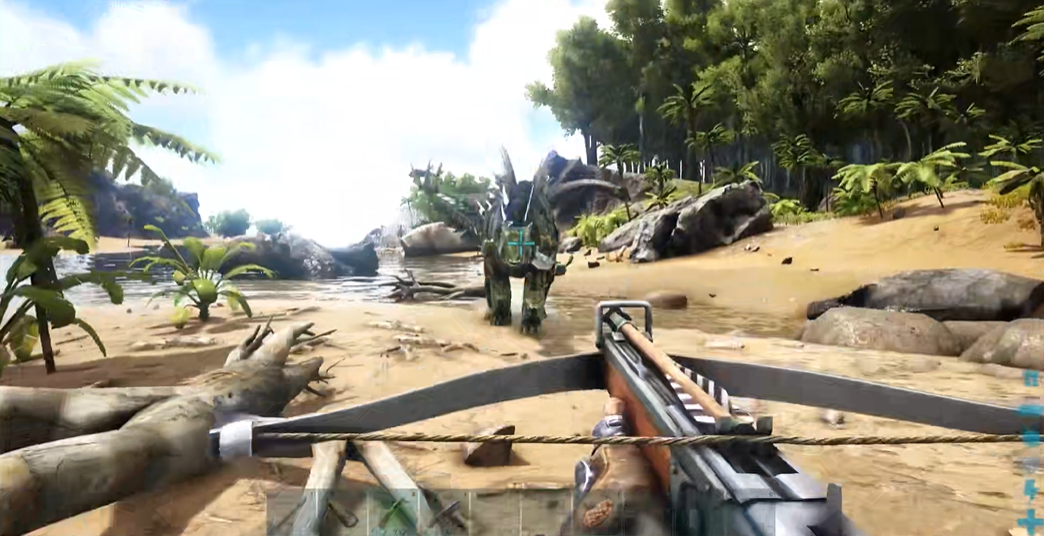Image resolution: width=1044 pixels, height=536 pixels.
Task: Select the green-highlighted hotbar slot
Action: [393, 512]
